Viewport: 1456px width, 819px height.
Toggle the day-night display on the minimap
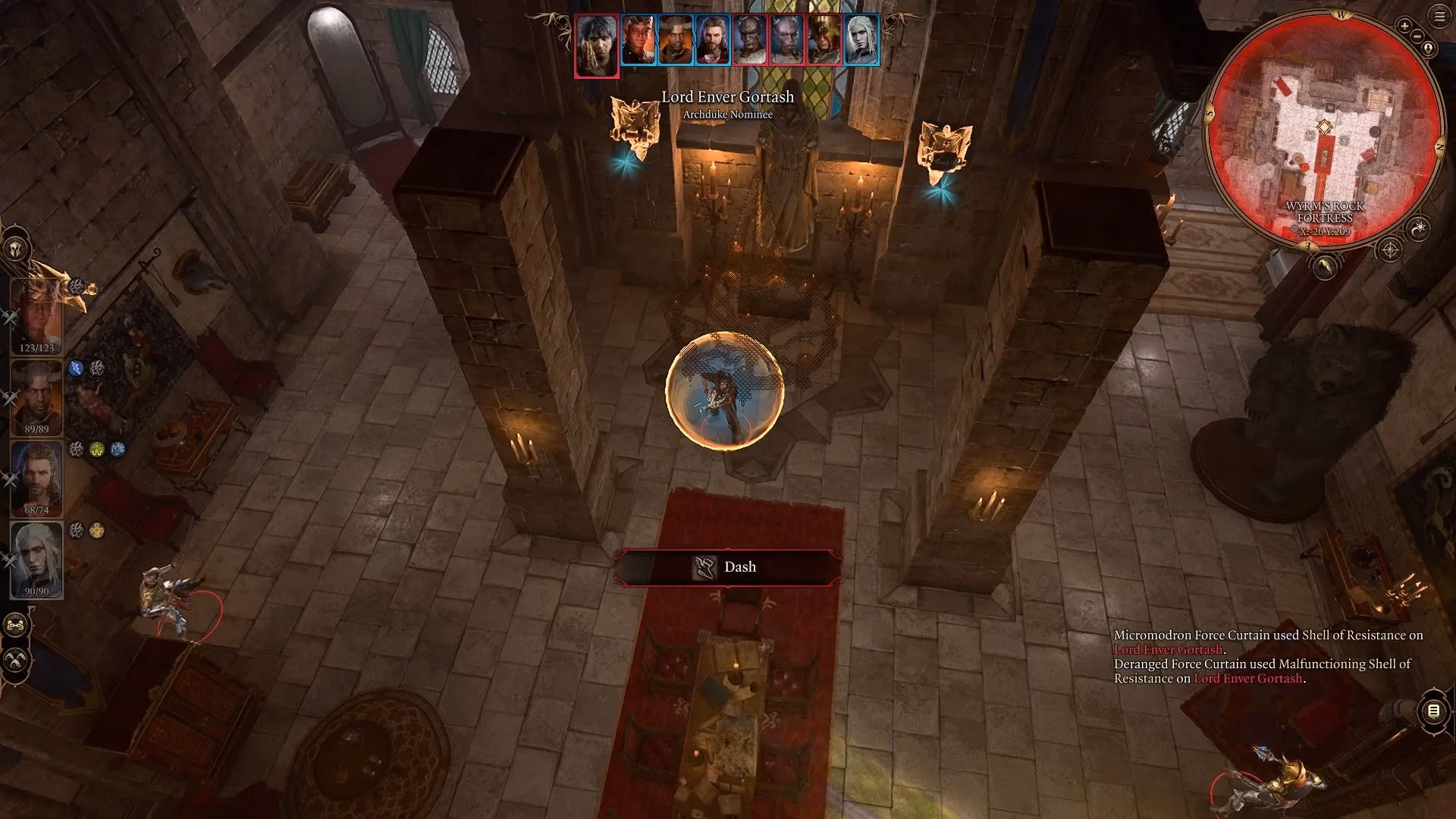(1420, 227)
